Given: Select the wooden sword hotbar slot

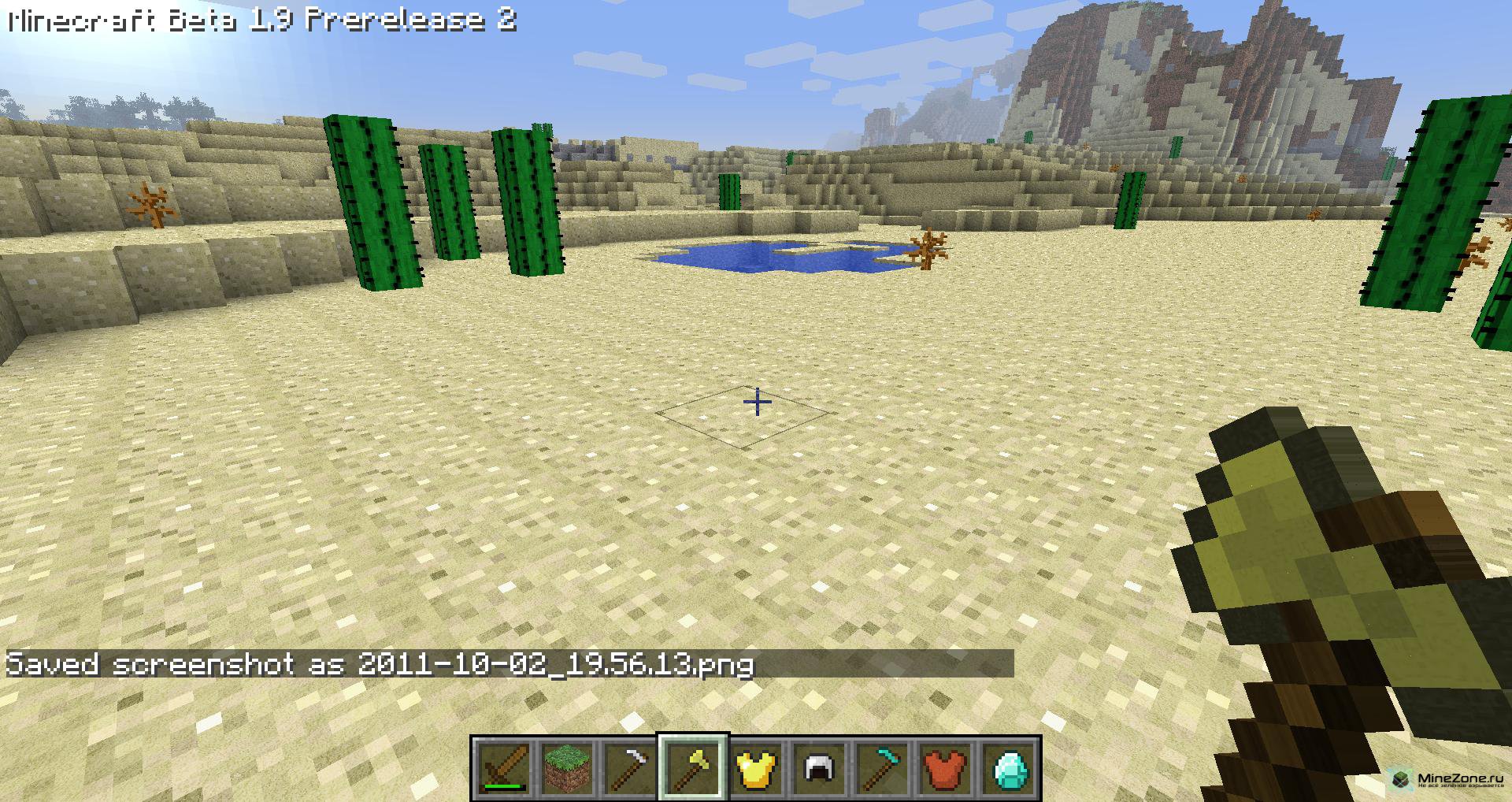Looking at the screenshot, I should point(504,767).
